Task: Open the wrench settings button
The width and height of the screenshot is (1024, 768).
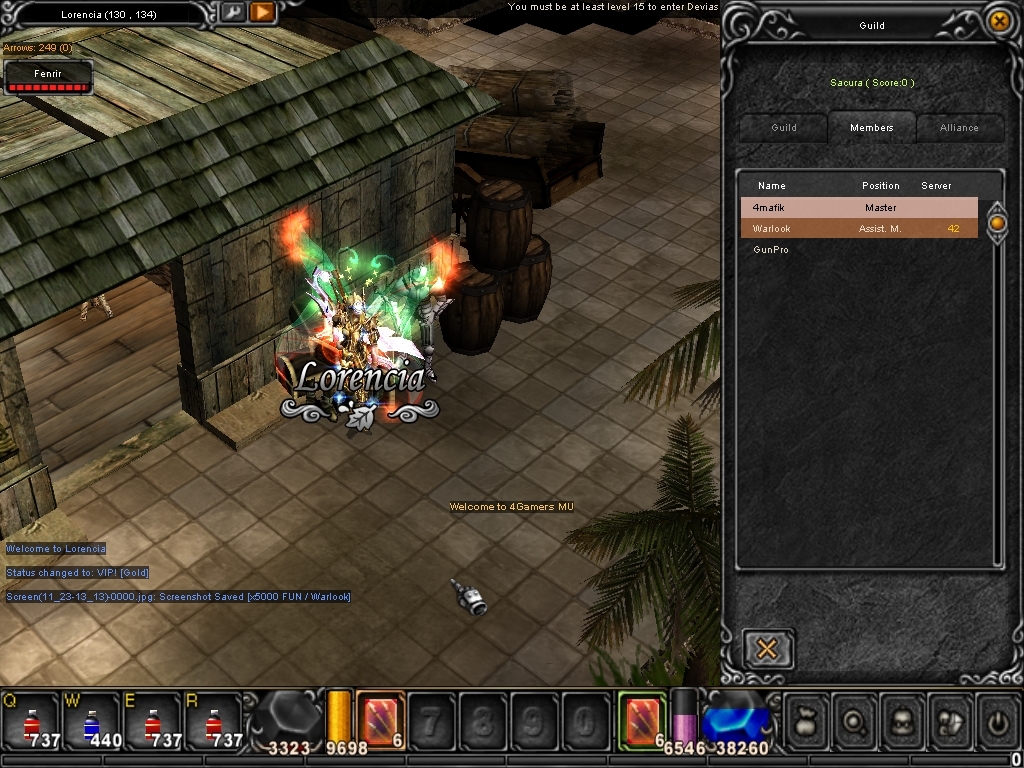Action: click(x=232, y=12)
